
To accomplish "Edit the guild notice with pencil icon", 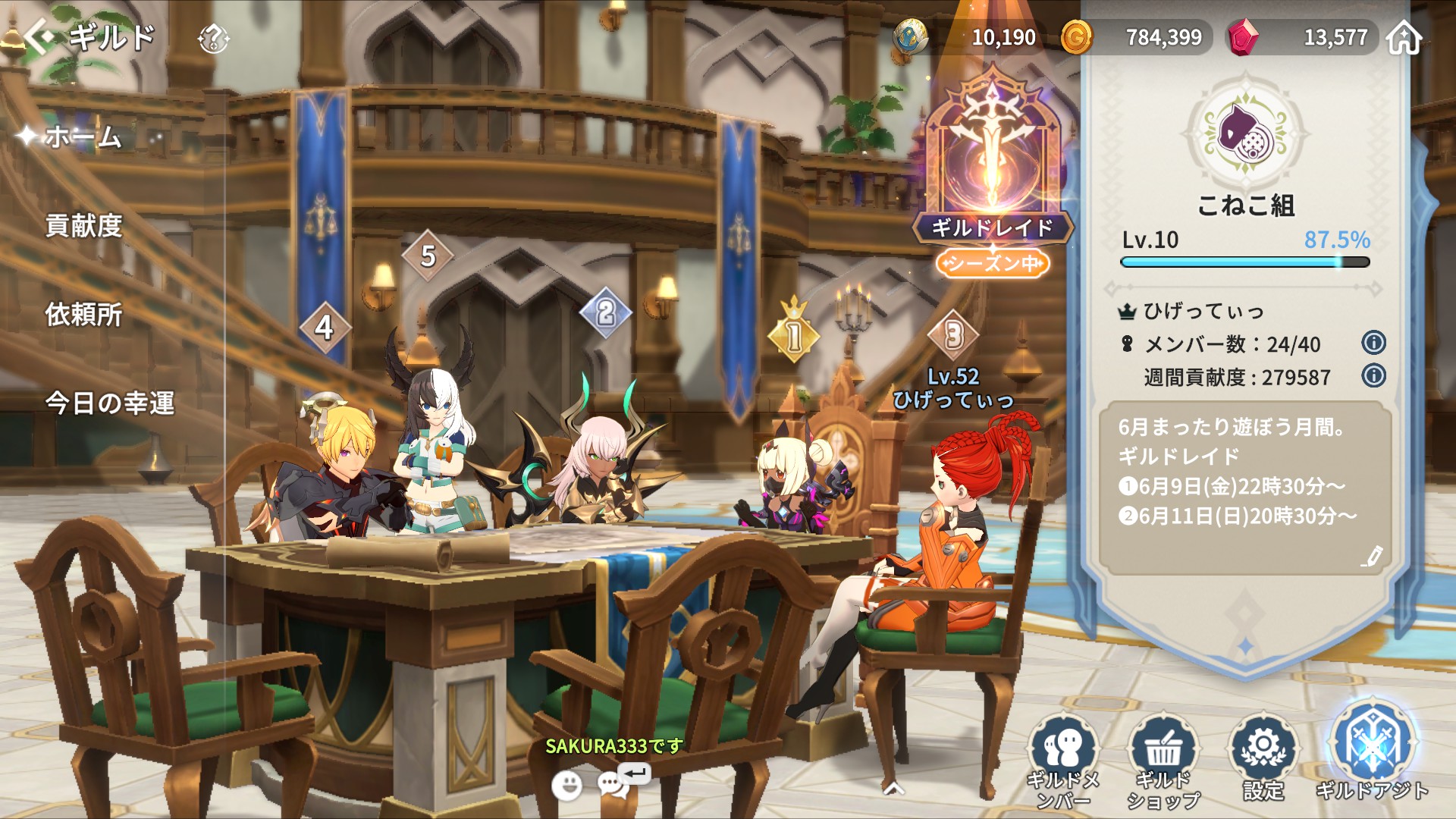I will point(1371,557).
